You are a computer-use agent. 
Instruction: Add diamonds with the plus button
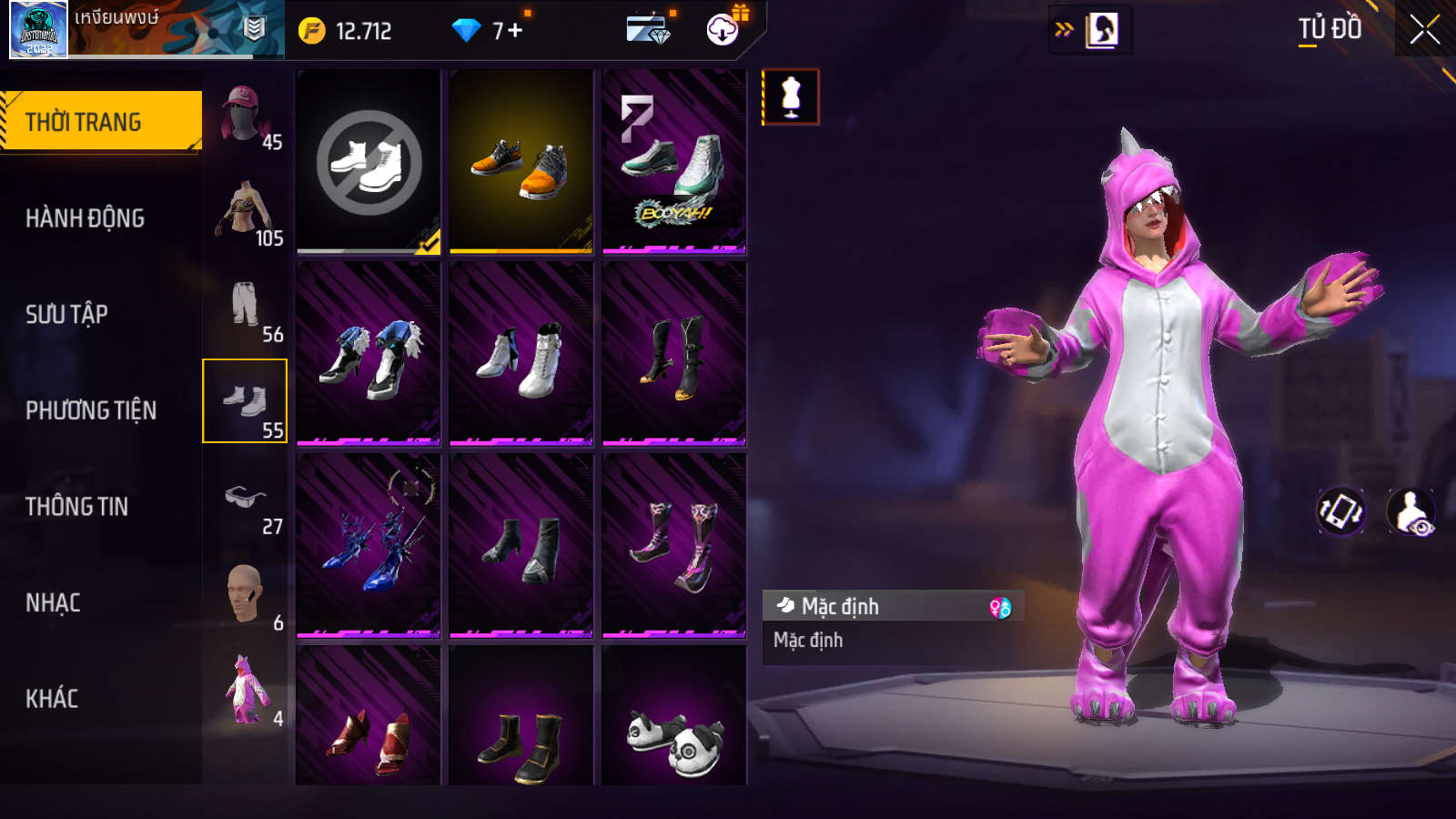click(515, 31)
